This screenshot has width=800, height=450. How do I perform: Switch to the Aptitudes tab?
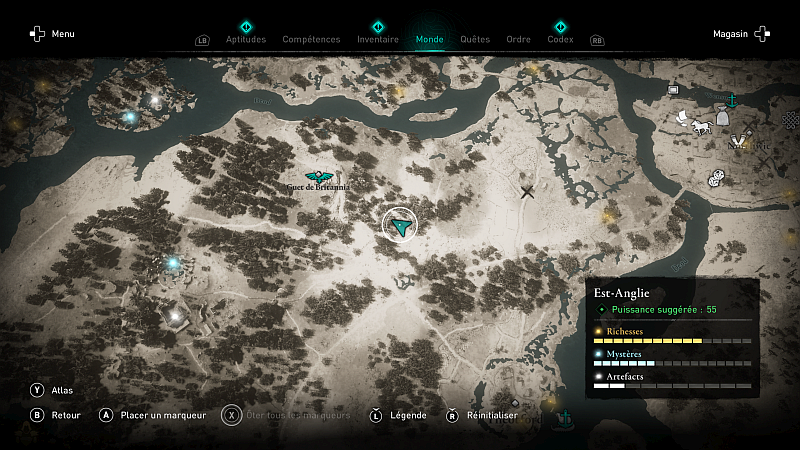coord(246,40)
